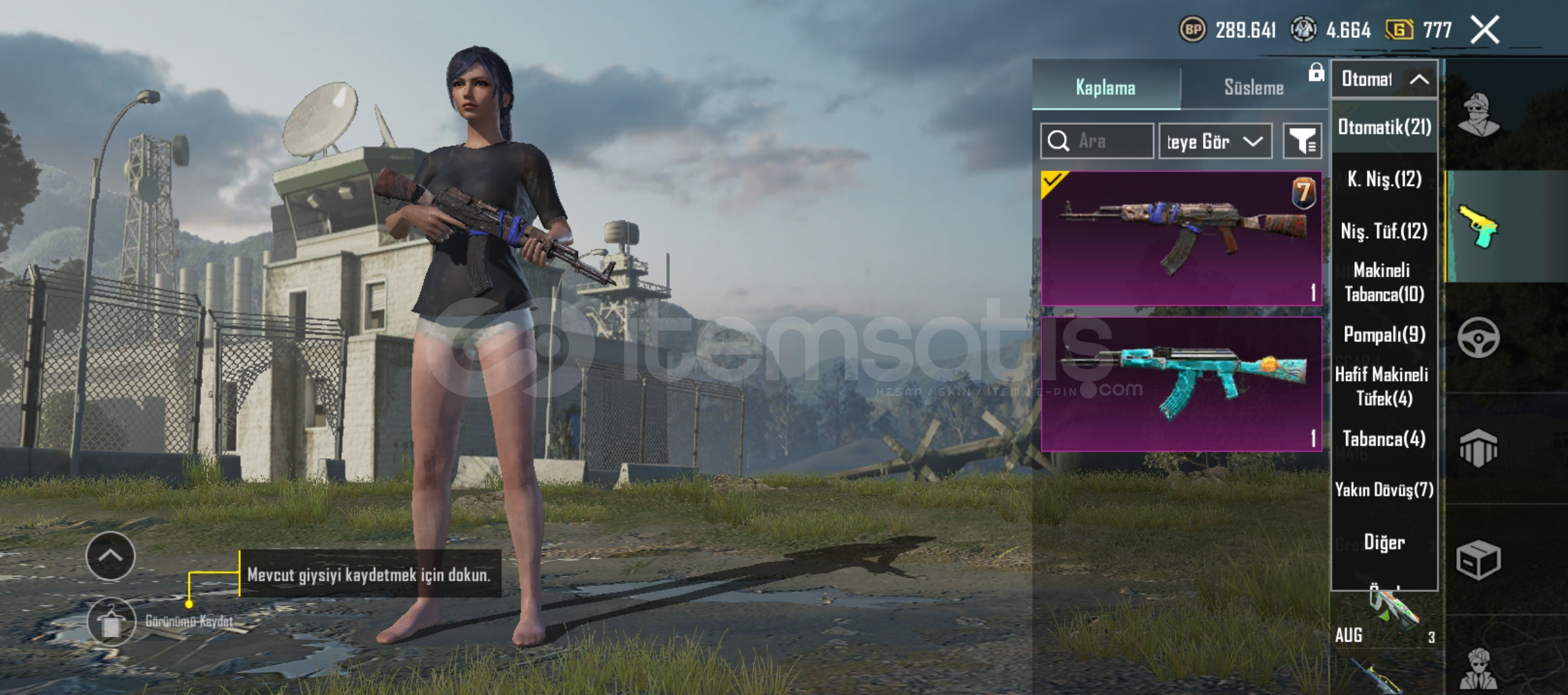The image size is (1568, 695).
Task: Open the Yakın Dövüş(7) category
Action: pyautogui.click(x=1384, y=490)
